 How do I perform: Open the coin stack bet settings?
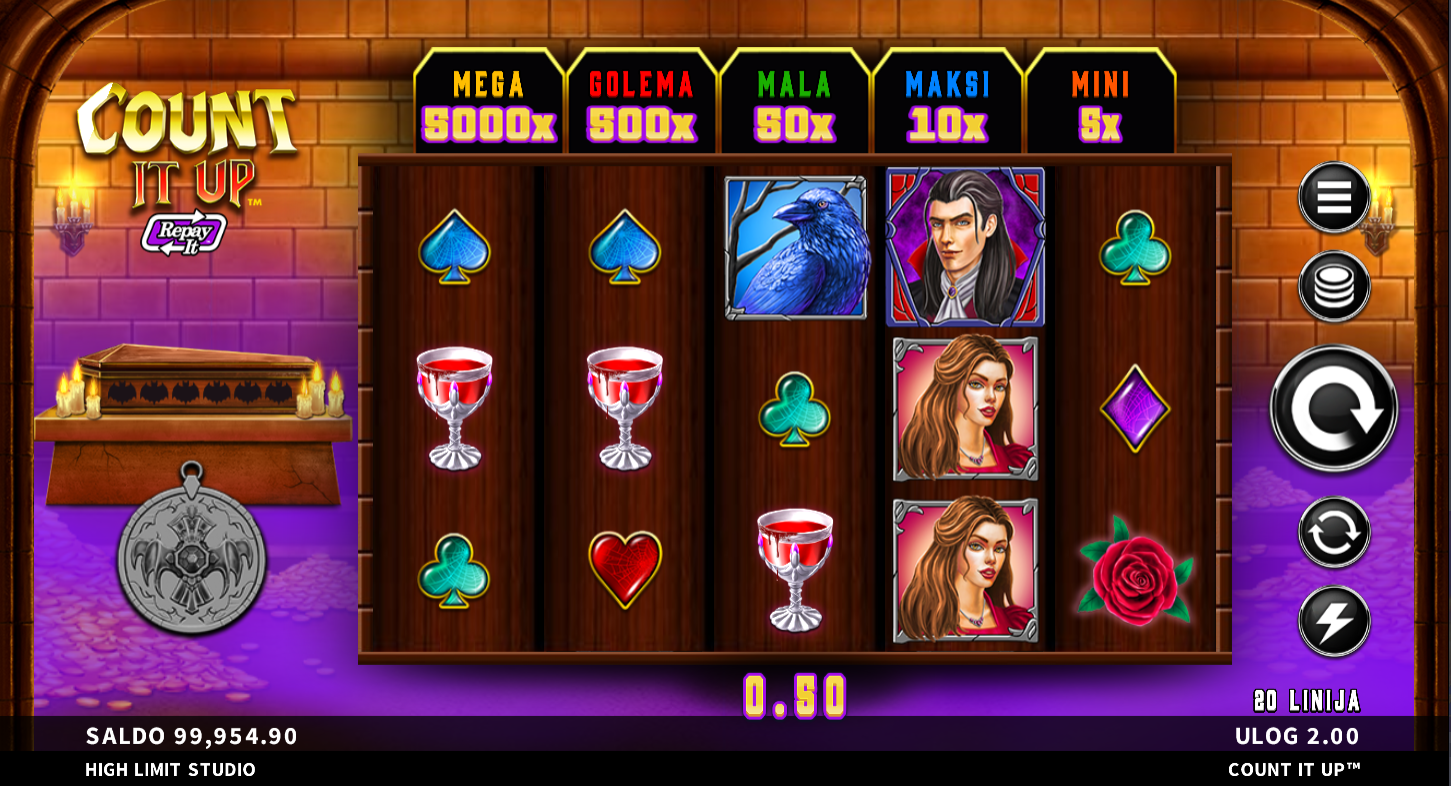click(x=1333, y=286)
